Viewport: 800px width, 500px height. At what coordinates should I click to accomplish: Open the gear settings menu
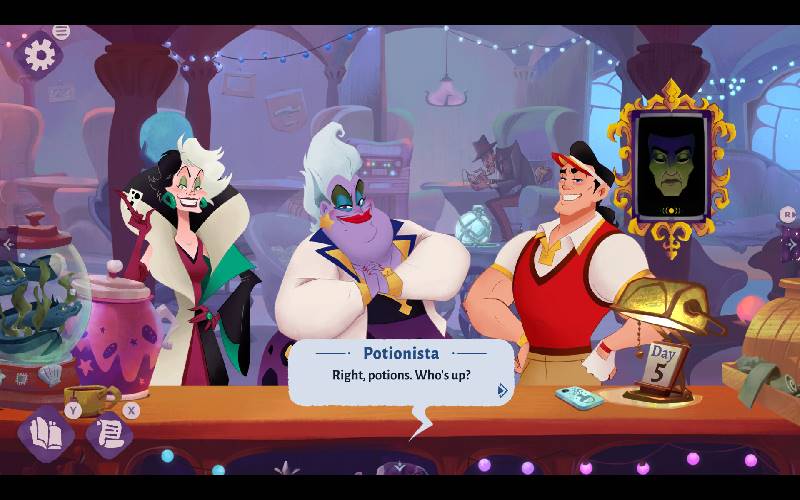pos(39,55)
